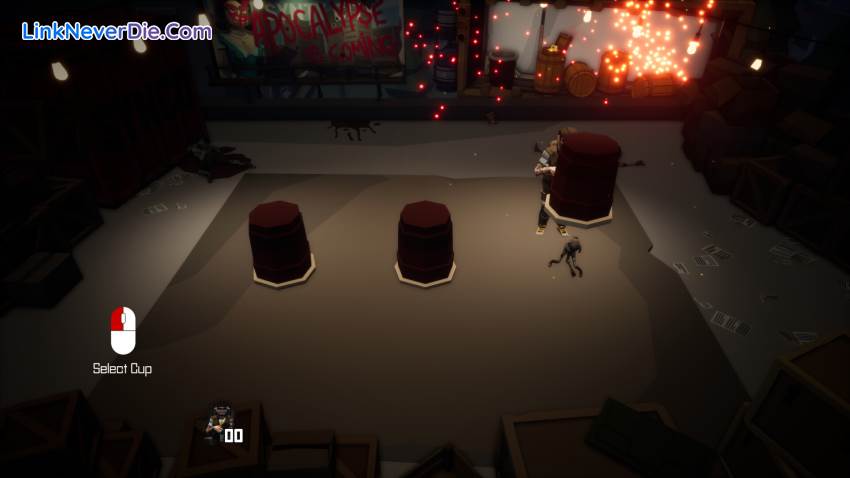This screenshot has height=478, width=850.
Task: Select the left barrel cup
Action: click(279, 241)
